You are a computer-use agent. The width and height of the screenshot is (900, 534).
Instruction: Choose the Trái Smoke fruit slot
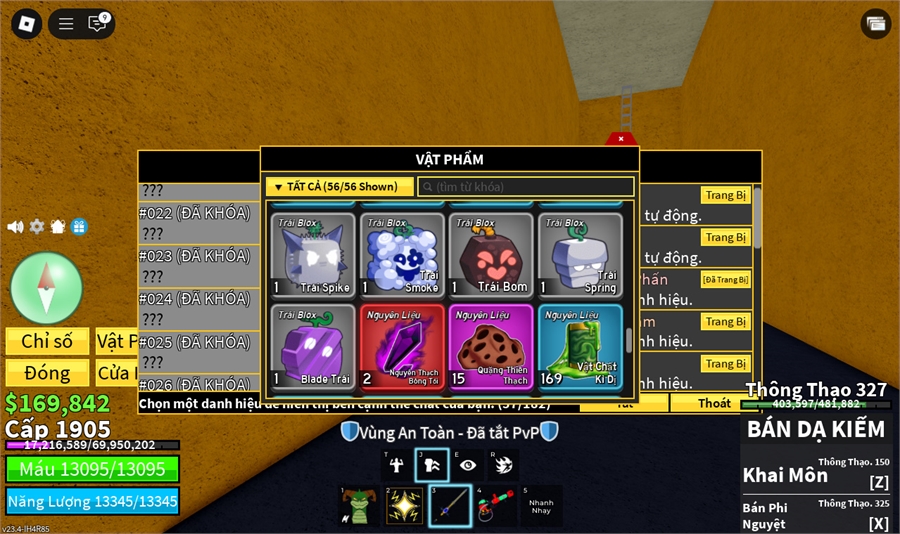402,255
